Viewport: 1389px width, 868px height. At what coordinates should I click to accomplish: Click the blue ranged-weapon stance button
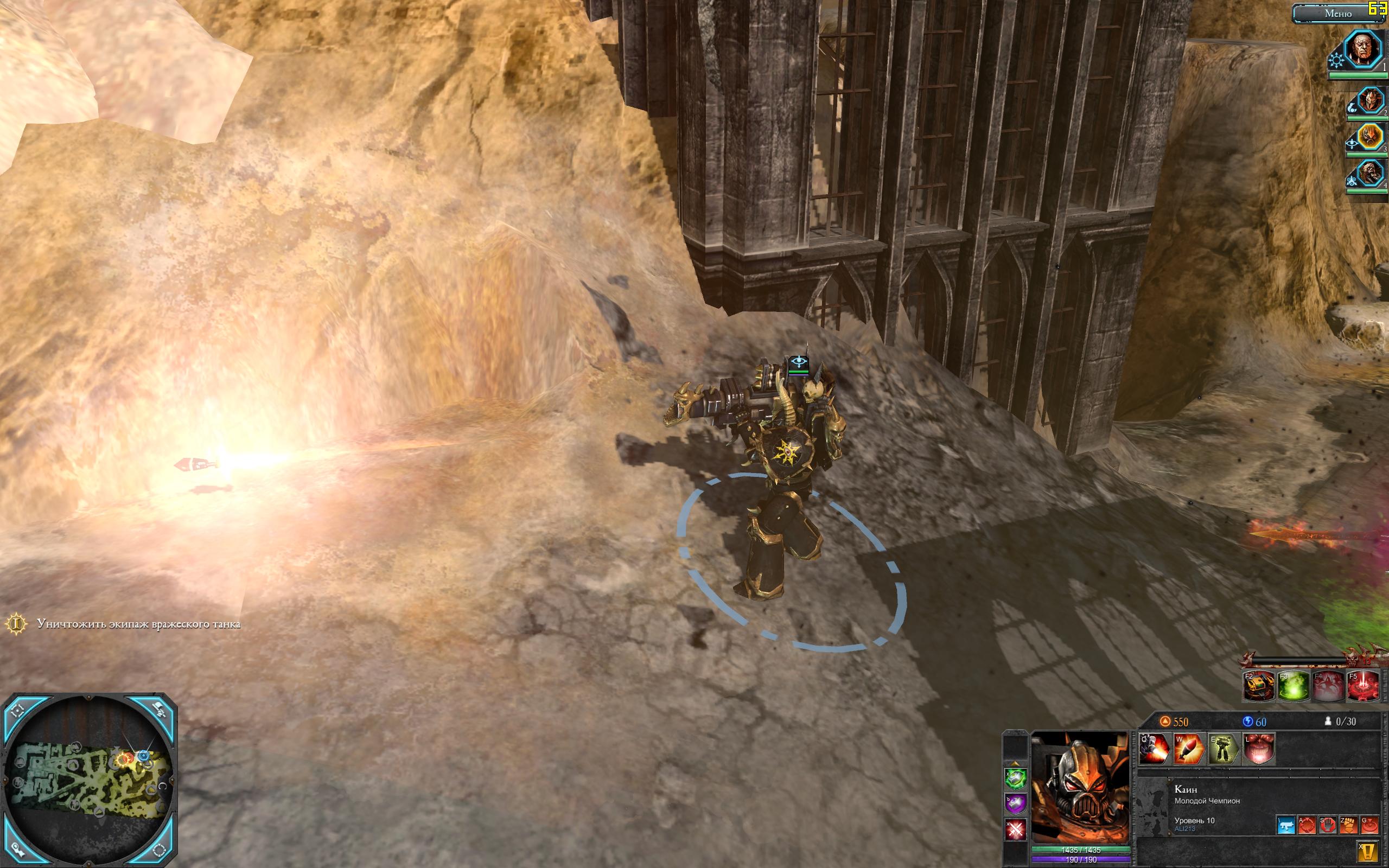point(1285,826)
